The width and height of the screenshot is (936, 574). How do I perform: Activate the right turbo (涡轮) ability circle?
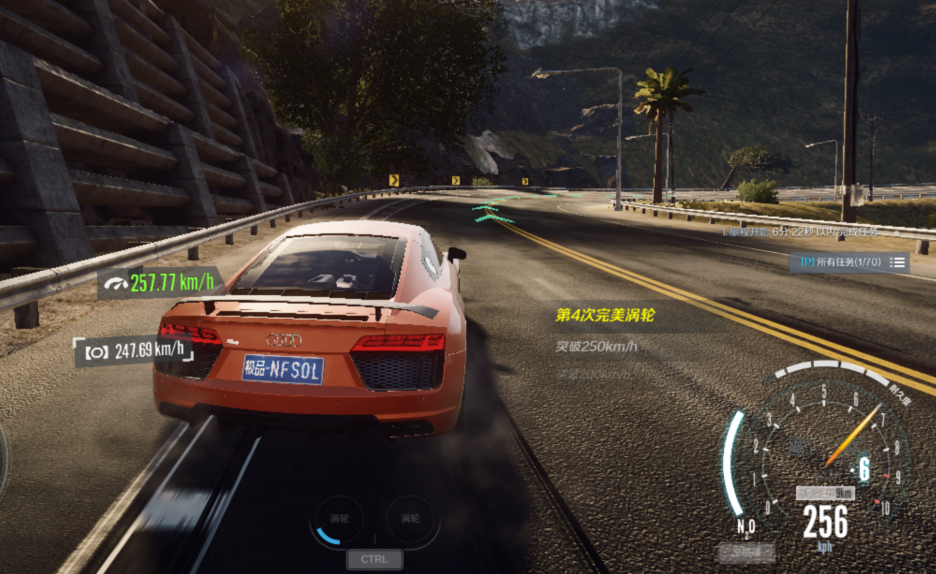point(410,520)
